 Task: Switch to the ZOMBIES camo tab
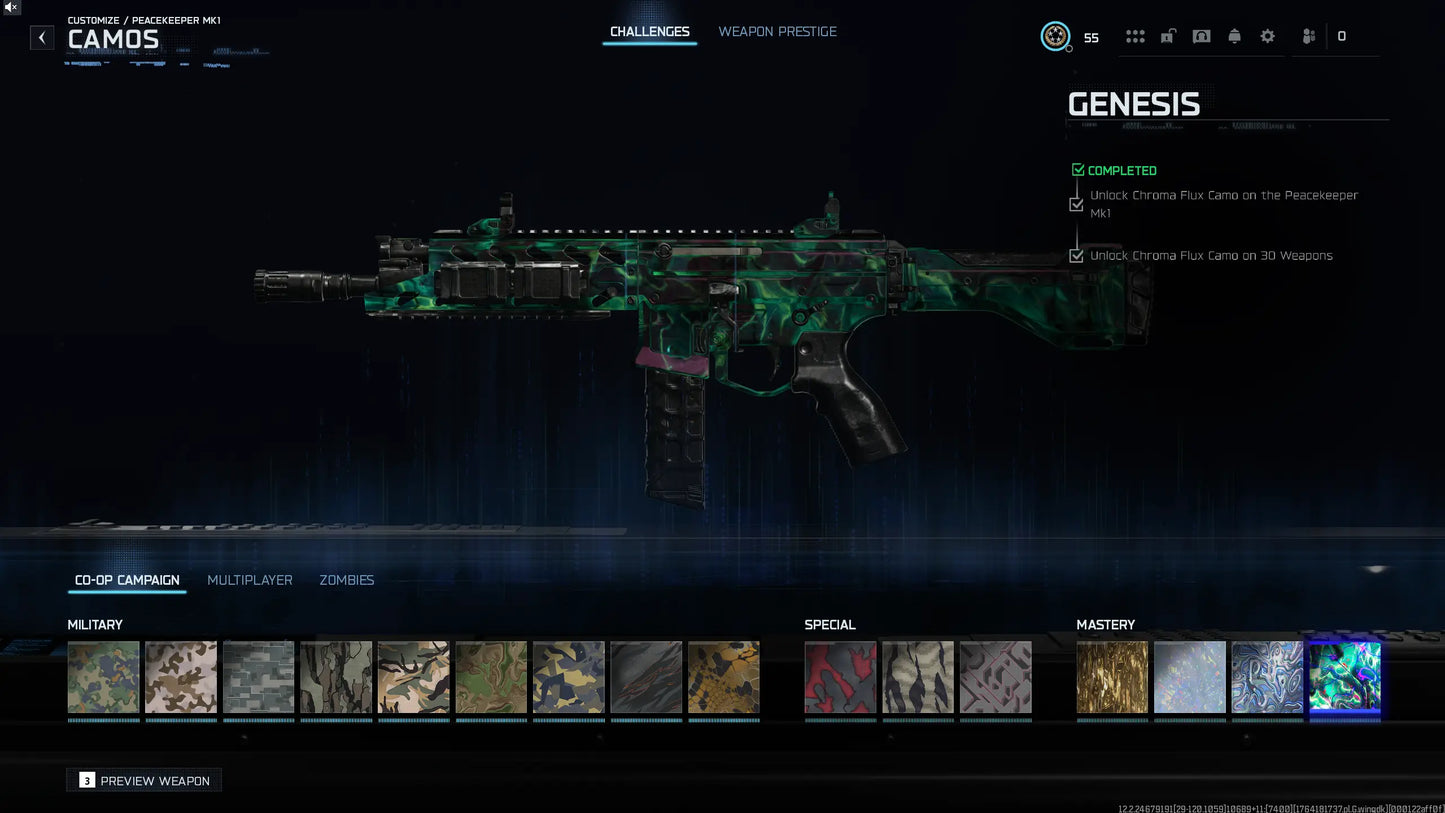click(346, 580)
